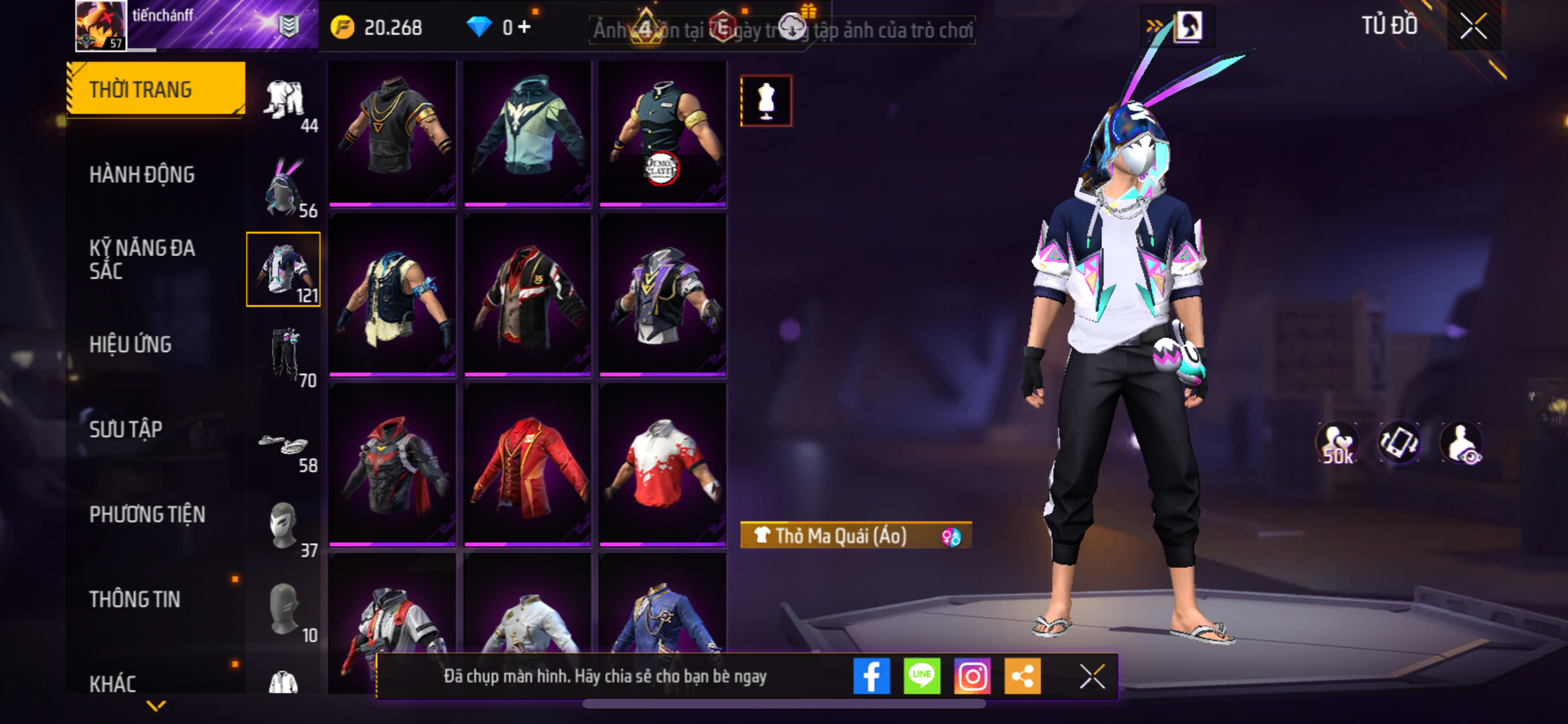This screenshot has height=724, width=1568.
Task: Add diamonds with the plus button
Action: click(525, 27)
